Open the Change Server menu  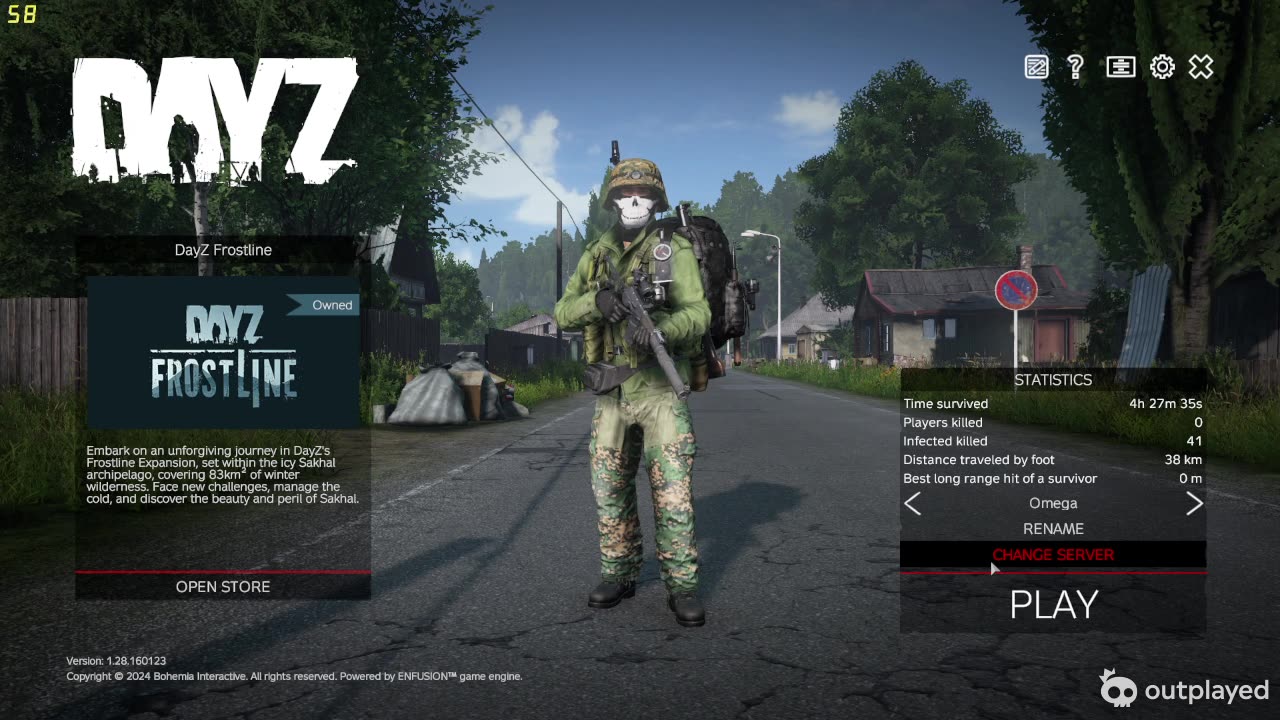pos(1053,555)
